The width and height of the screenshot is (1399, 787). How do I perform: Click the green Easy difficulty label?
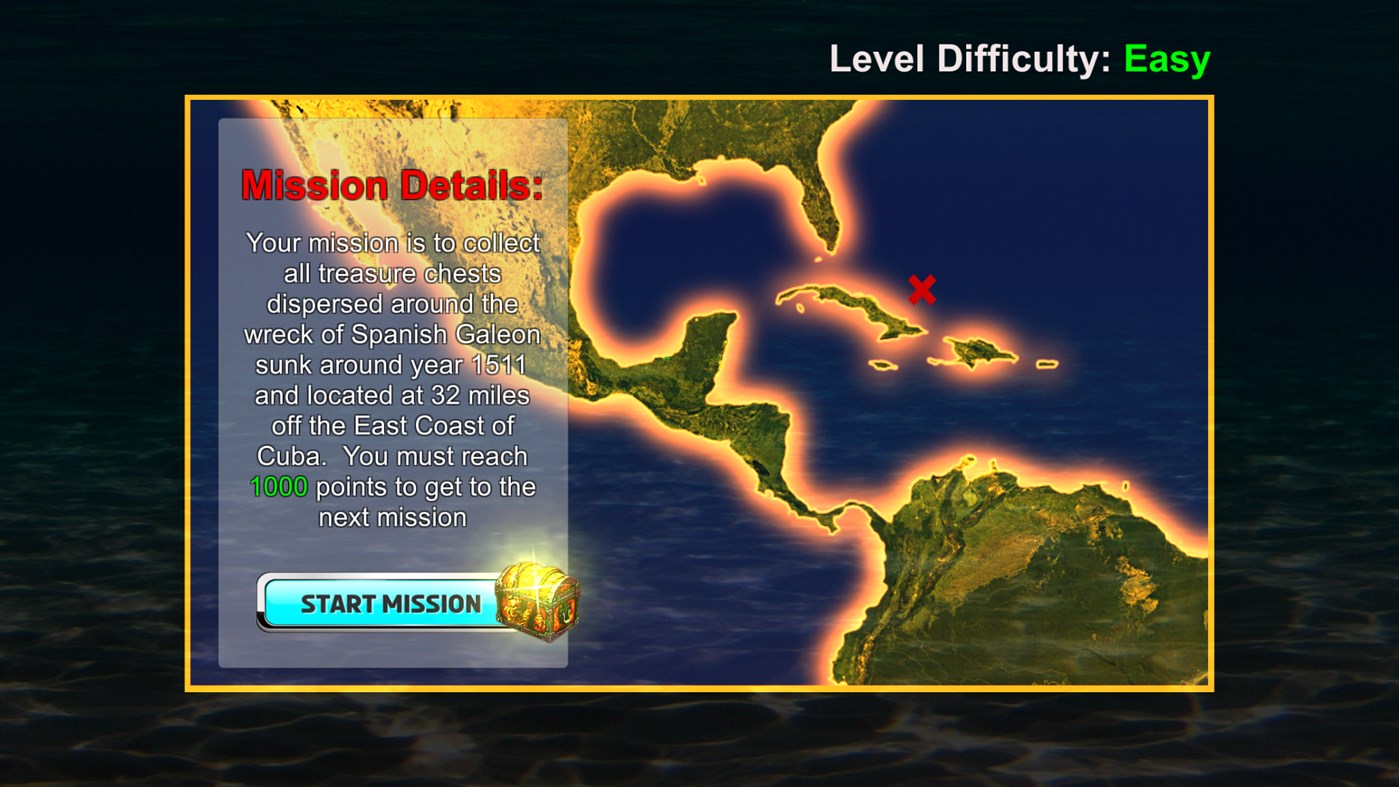click(x=1166, y=59)
